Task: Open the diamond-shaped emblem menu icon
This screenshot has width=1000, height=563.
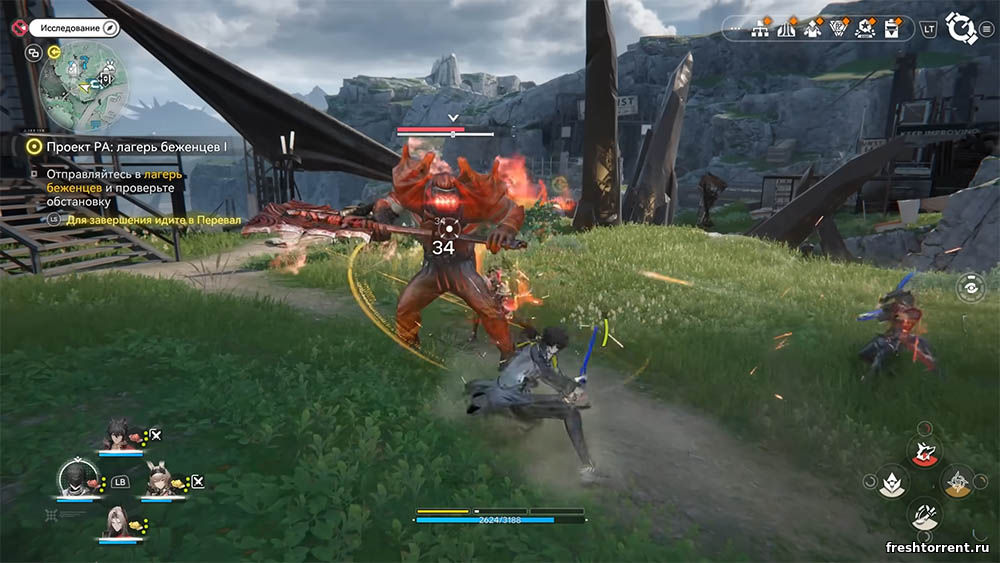Action: point(839,28)
